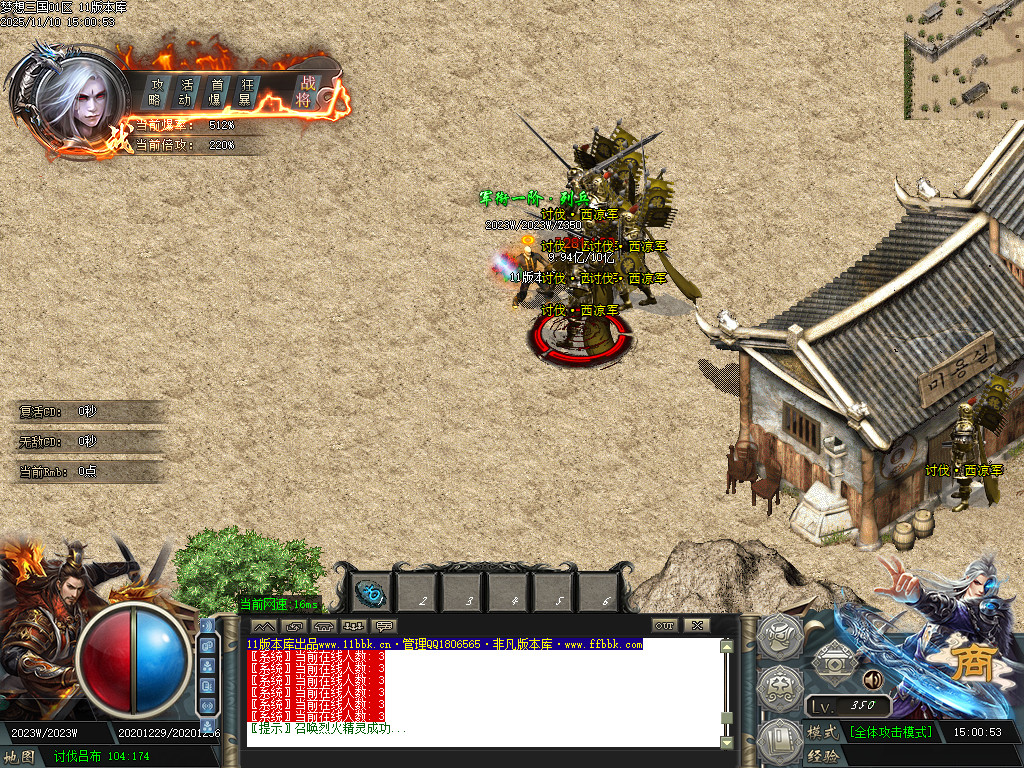Switch the 全体攻击模式 attack mode
This screenshot has width=1024, height=768.
890,732
